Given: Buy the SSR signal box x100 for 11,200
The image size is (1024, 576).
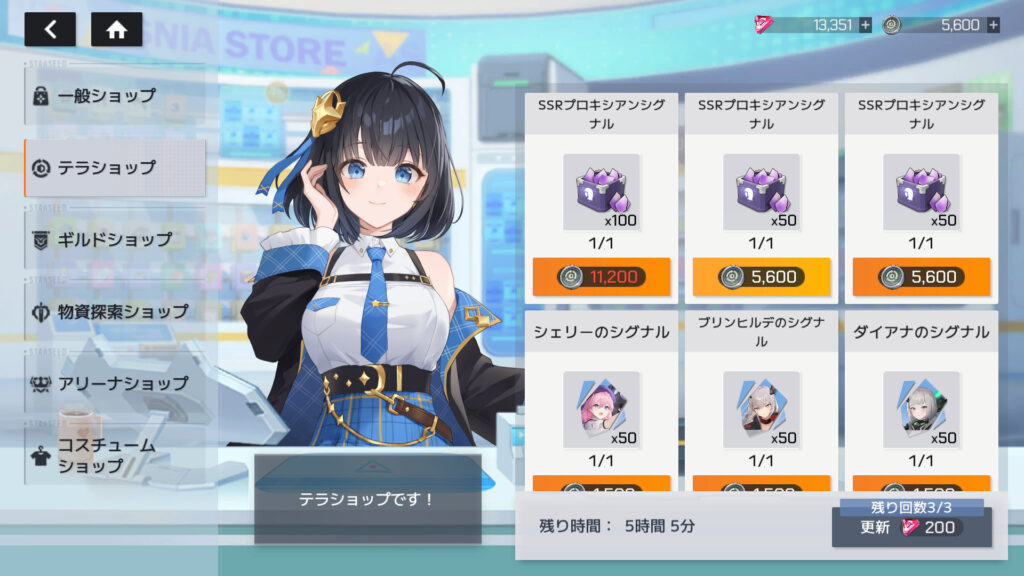Looking at the screenshot, I should 601,277.
